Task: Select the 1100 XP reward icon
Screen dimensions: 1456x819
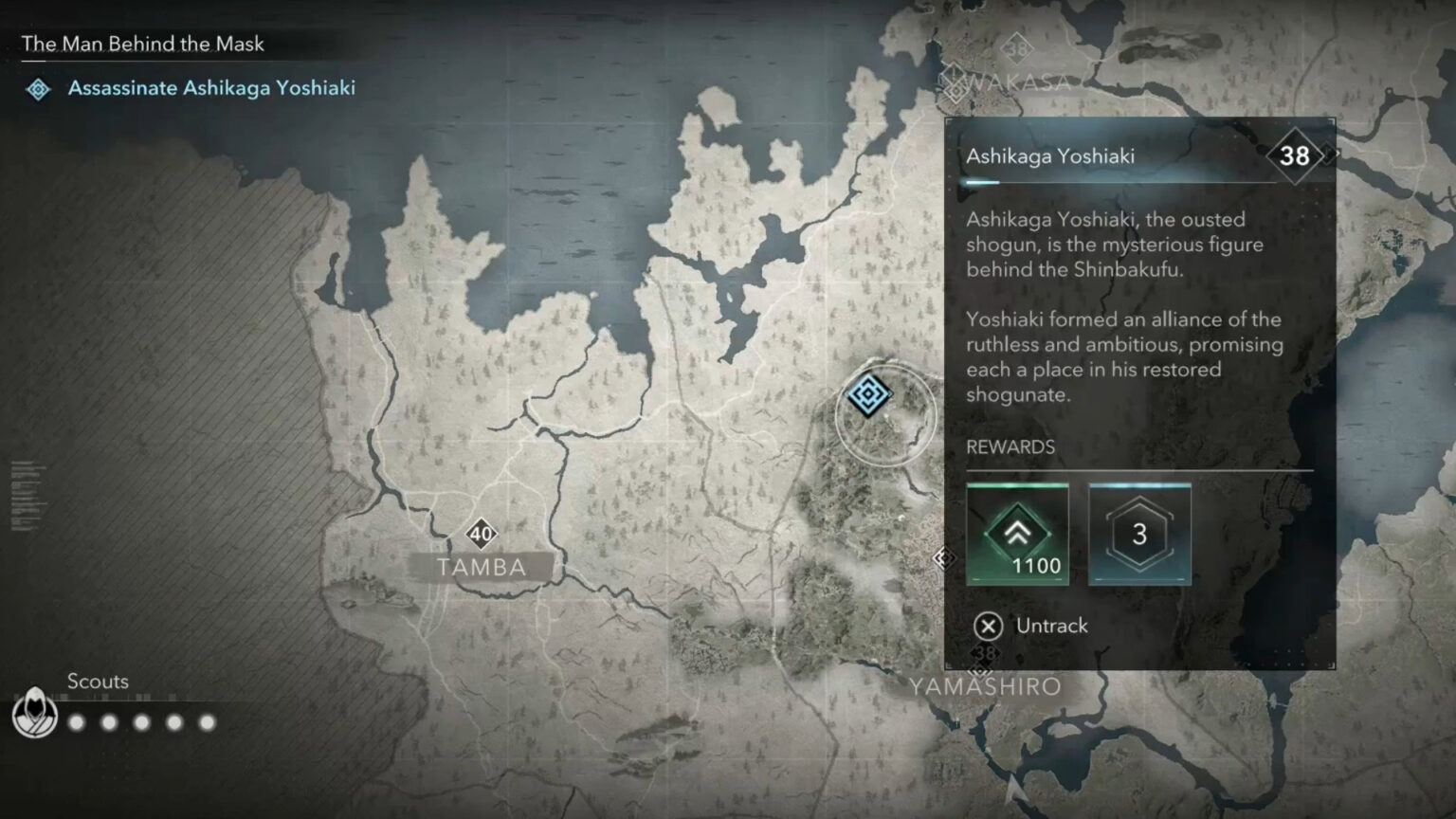Action: 1017,533
